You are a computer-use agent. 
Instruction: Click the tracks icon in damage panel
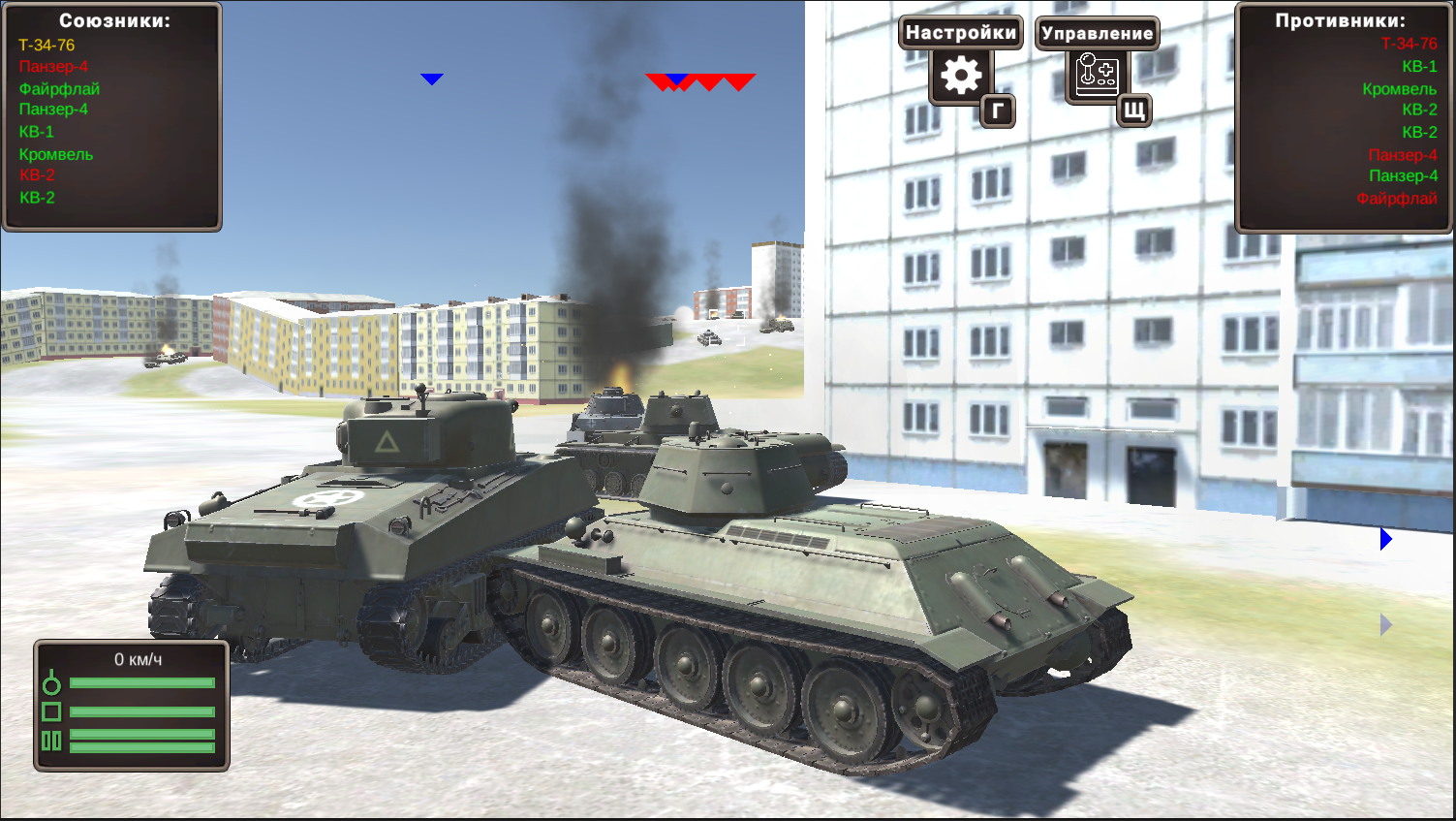click(x=52, y=741)
